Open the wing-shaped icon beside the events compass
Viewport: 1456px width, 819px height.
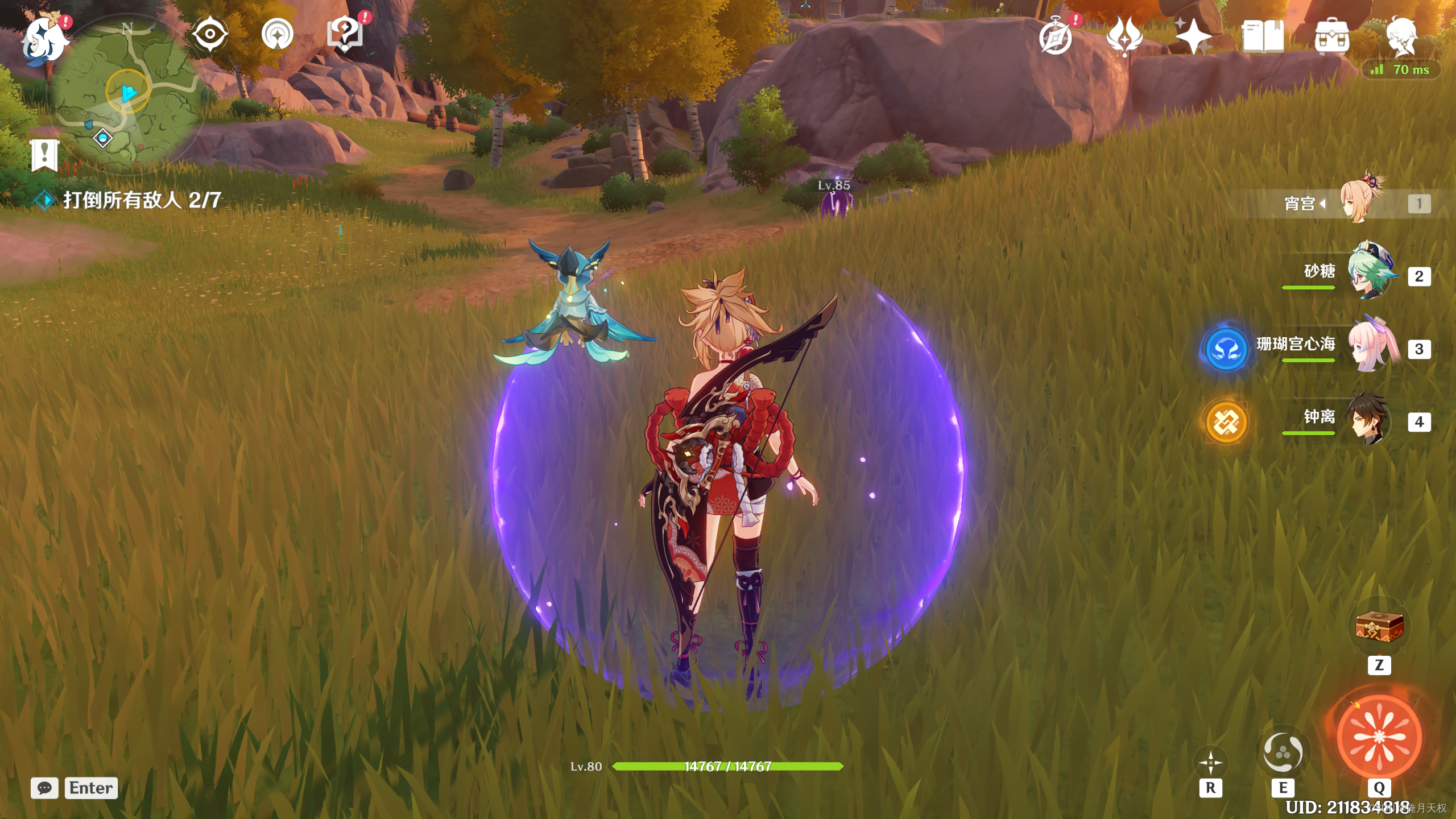pos(1124,37)
